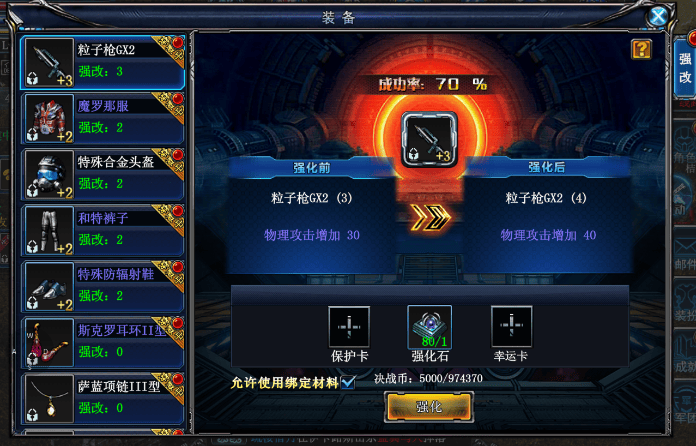Click the 保护卡 protection card slot
The height and width of the screenshot is (446, 696).
pos(349,326)
